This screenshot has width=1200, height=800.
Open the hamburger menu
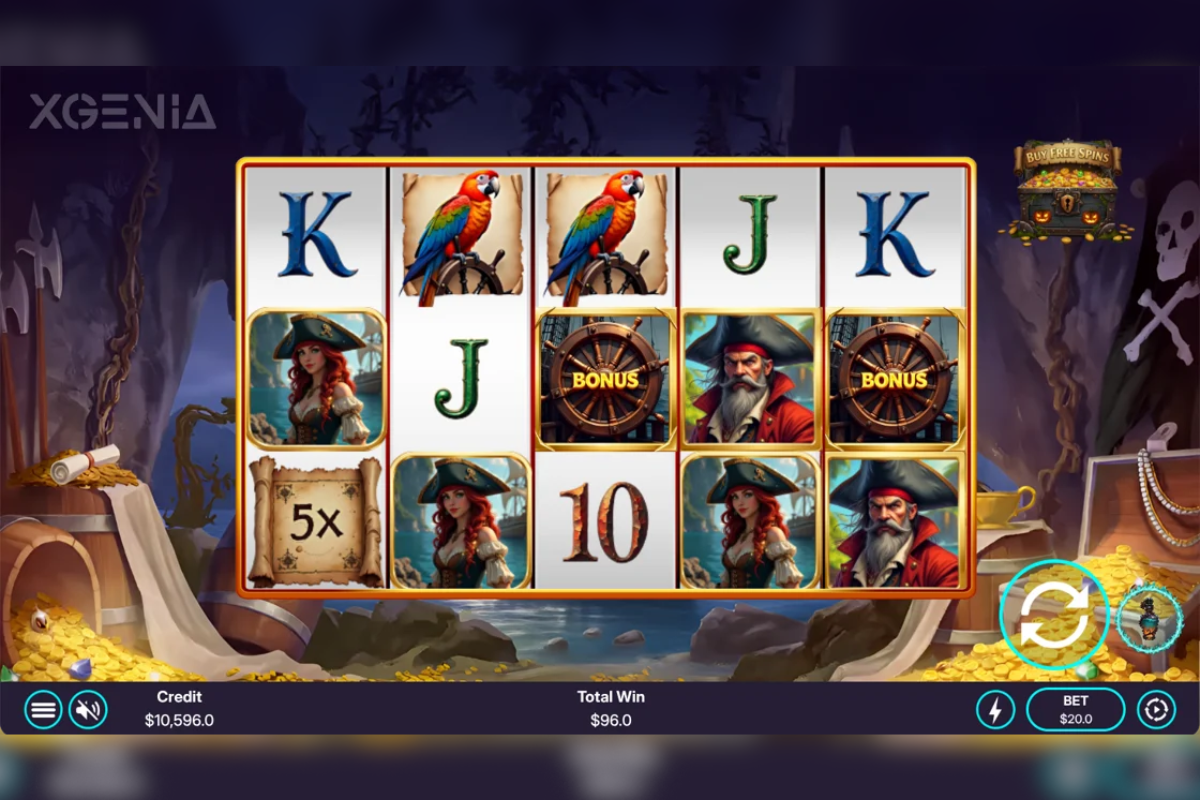[x=43, y=710]
